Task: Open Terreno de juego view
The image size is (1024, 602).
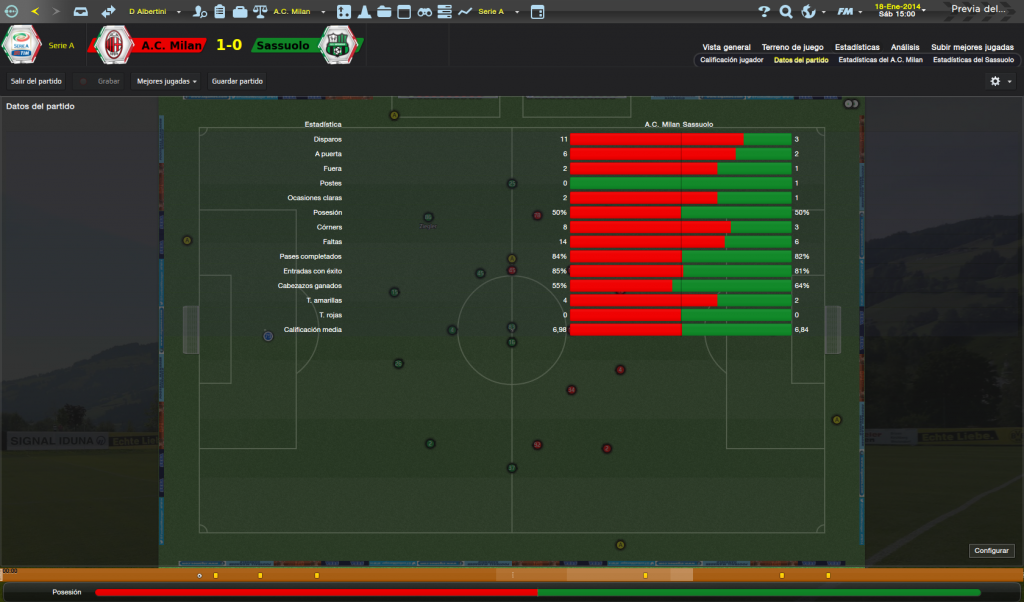Action: (x=792, y=47)
